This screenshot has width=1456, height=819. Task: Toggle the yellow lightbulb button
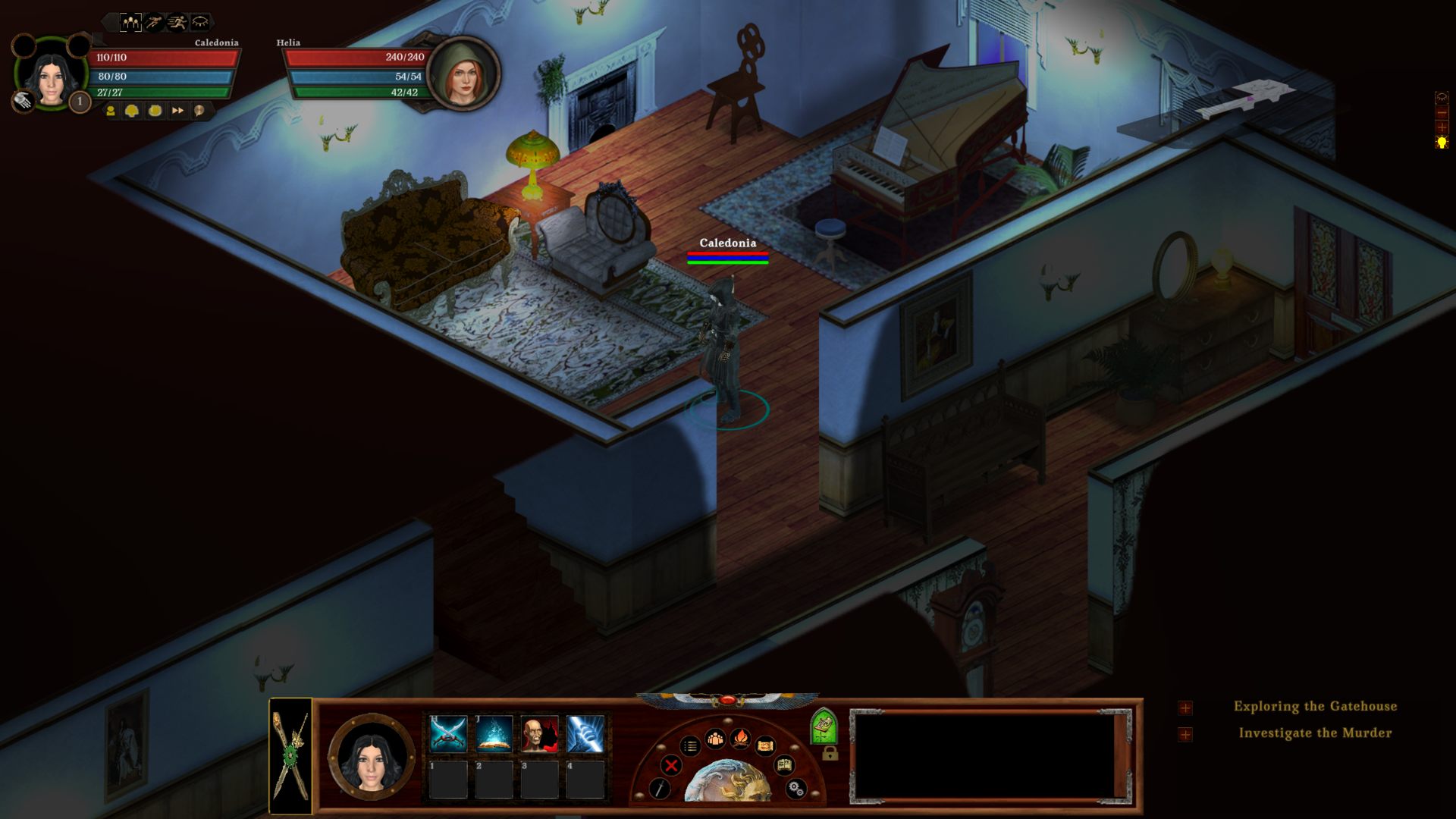(x=1442, y=143)
